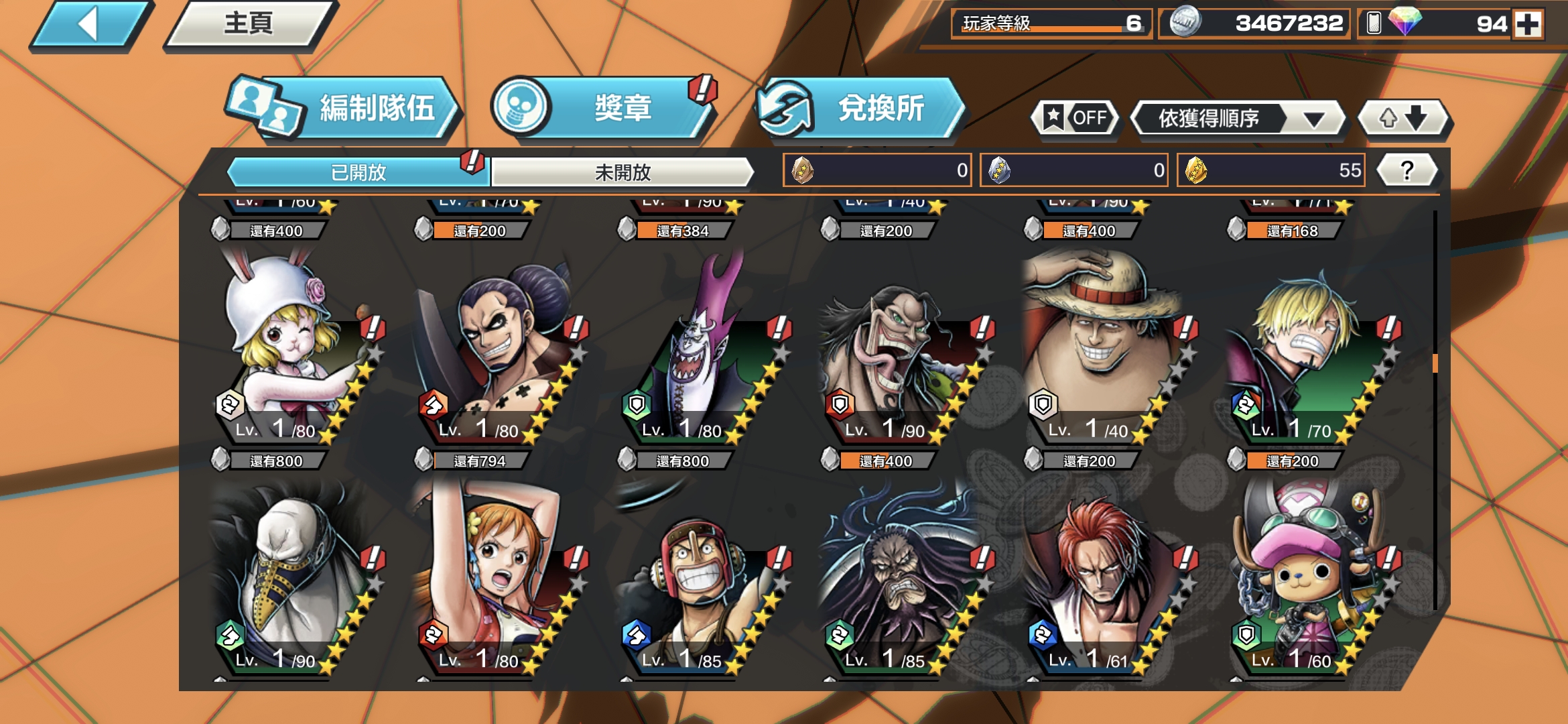Open the 依獲得順序 sort dropdown
This screenshot has height=724, width=1568.
point(1237,119)
